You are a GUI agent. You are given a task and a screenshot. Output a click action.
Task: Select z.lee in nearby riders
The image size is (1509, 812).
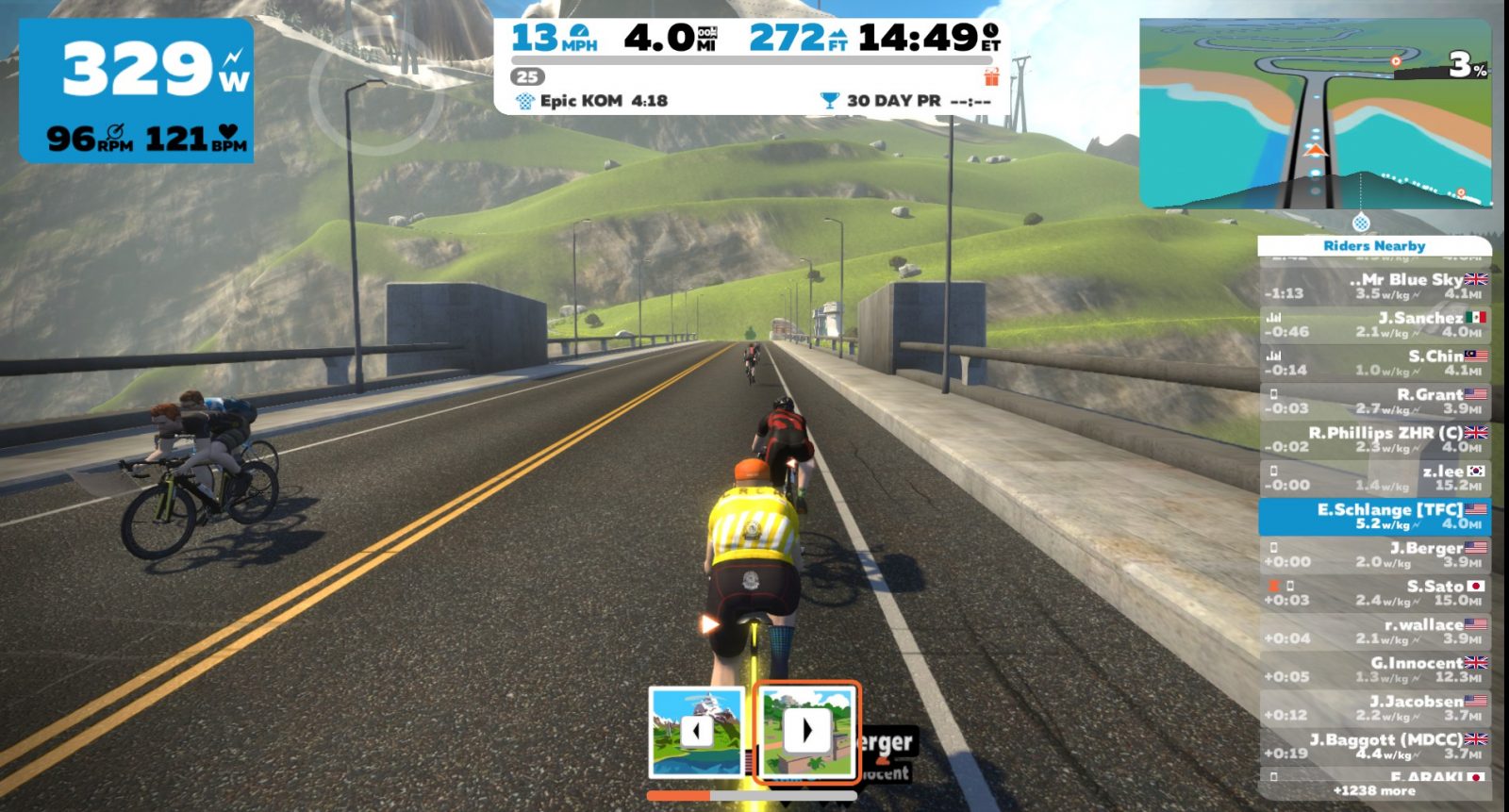click(x=1375, y=478)
